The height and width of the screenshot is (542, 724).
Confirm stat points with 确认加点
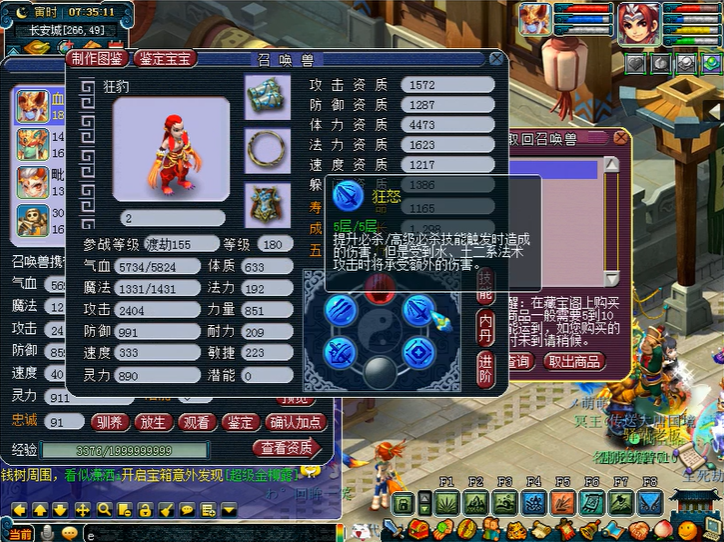coord(297,423)
